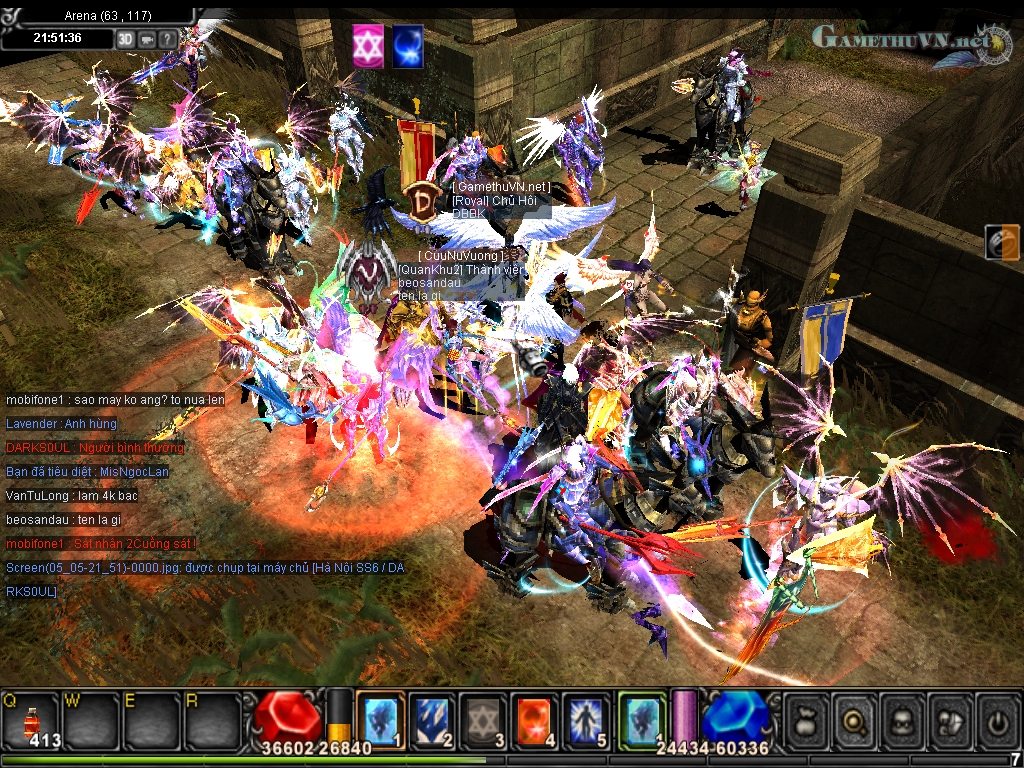Open the character helmet menu button

click(904, 719)
